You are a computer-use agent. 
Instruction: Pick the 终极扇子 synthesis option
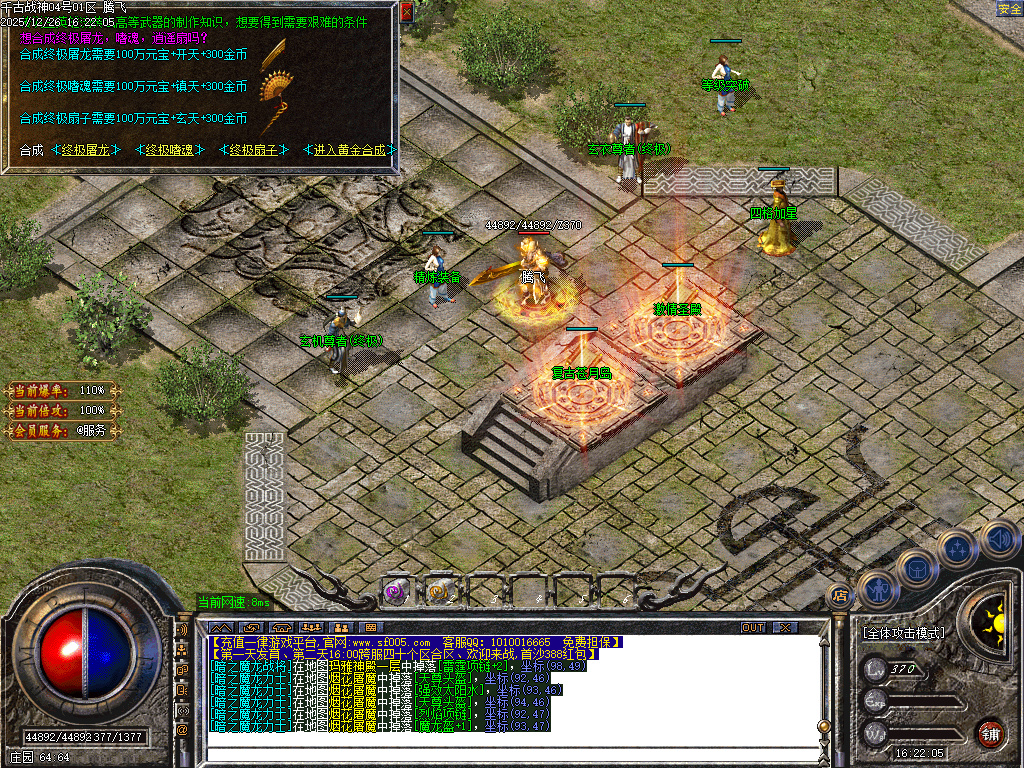click(x=252, y=151)
